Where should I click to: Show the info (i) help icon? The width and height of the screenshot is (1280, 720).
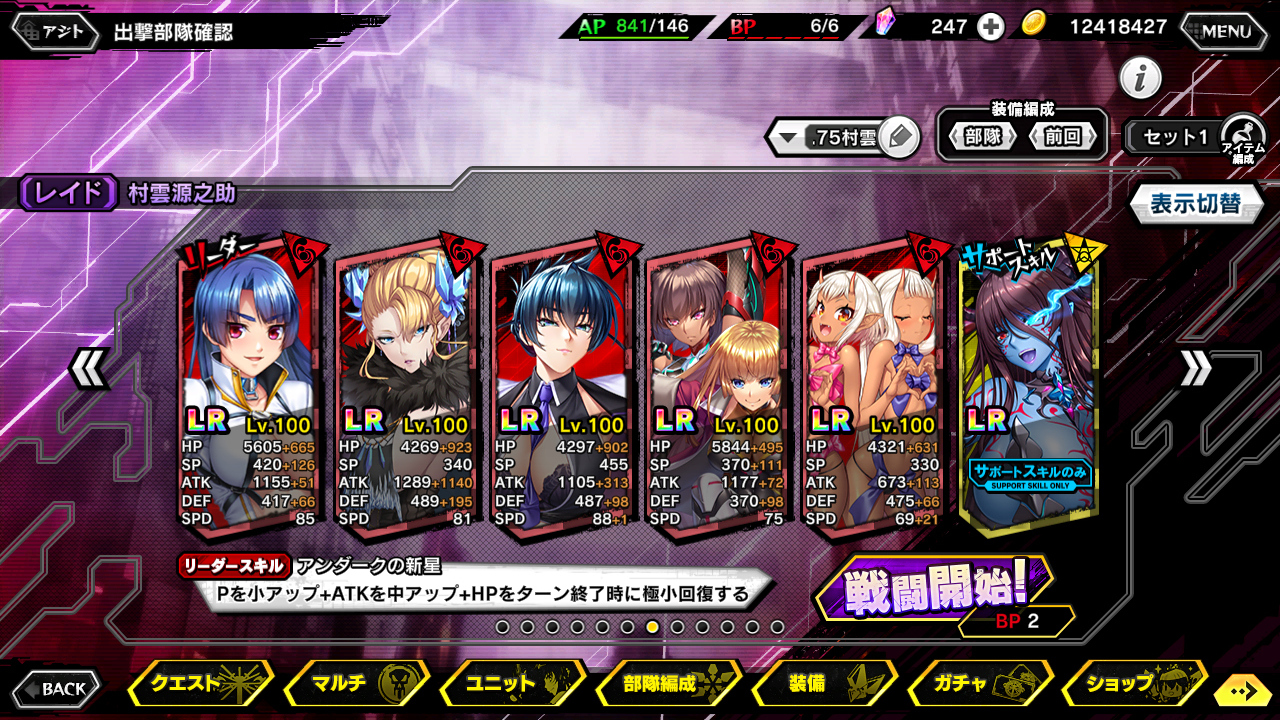1140,78
